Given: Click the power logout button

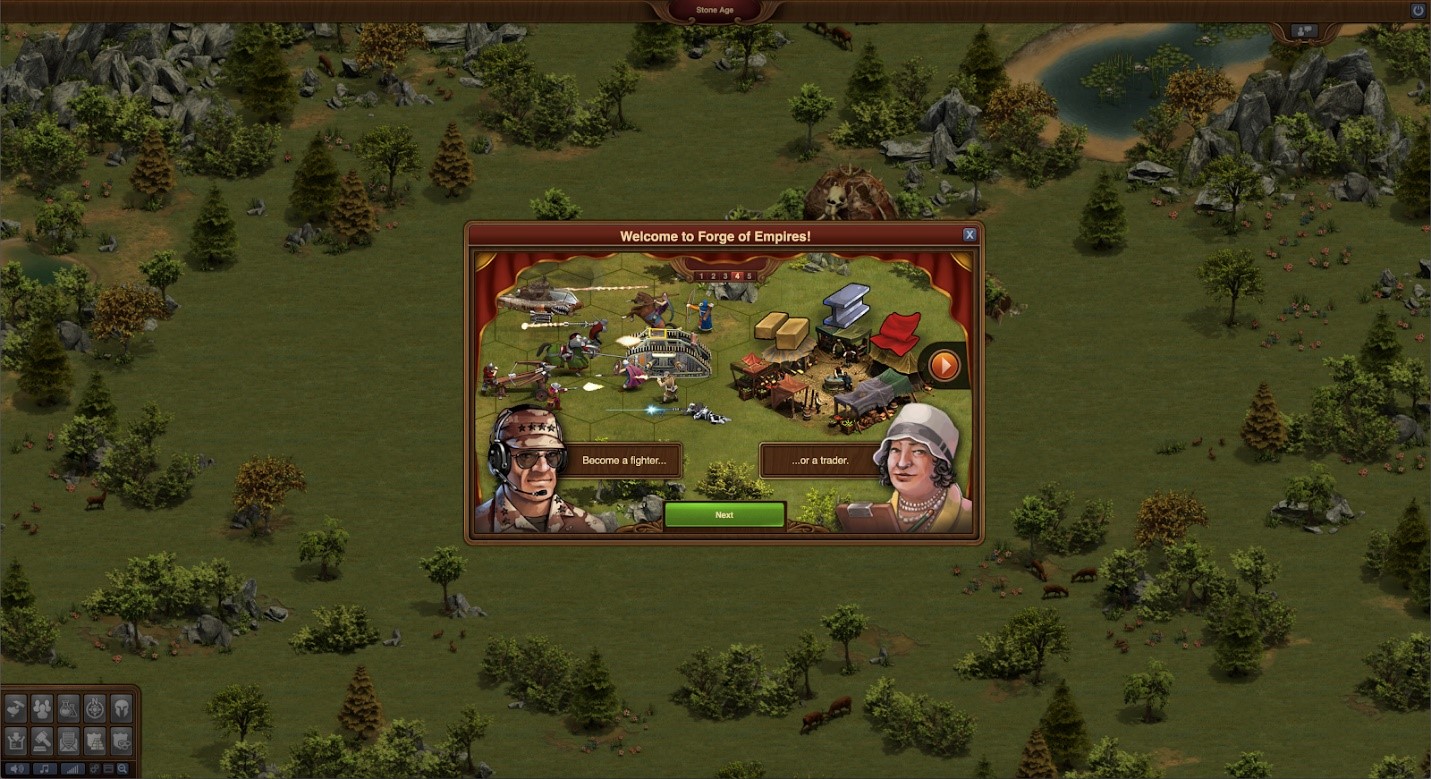Looking at the screenshot, I should point(1418,10).
